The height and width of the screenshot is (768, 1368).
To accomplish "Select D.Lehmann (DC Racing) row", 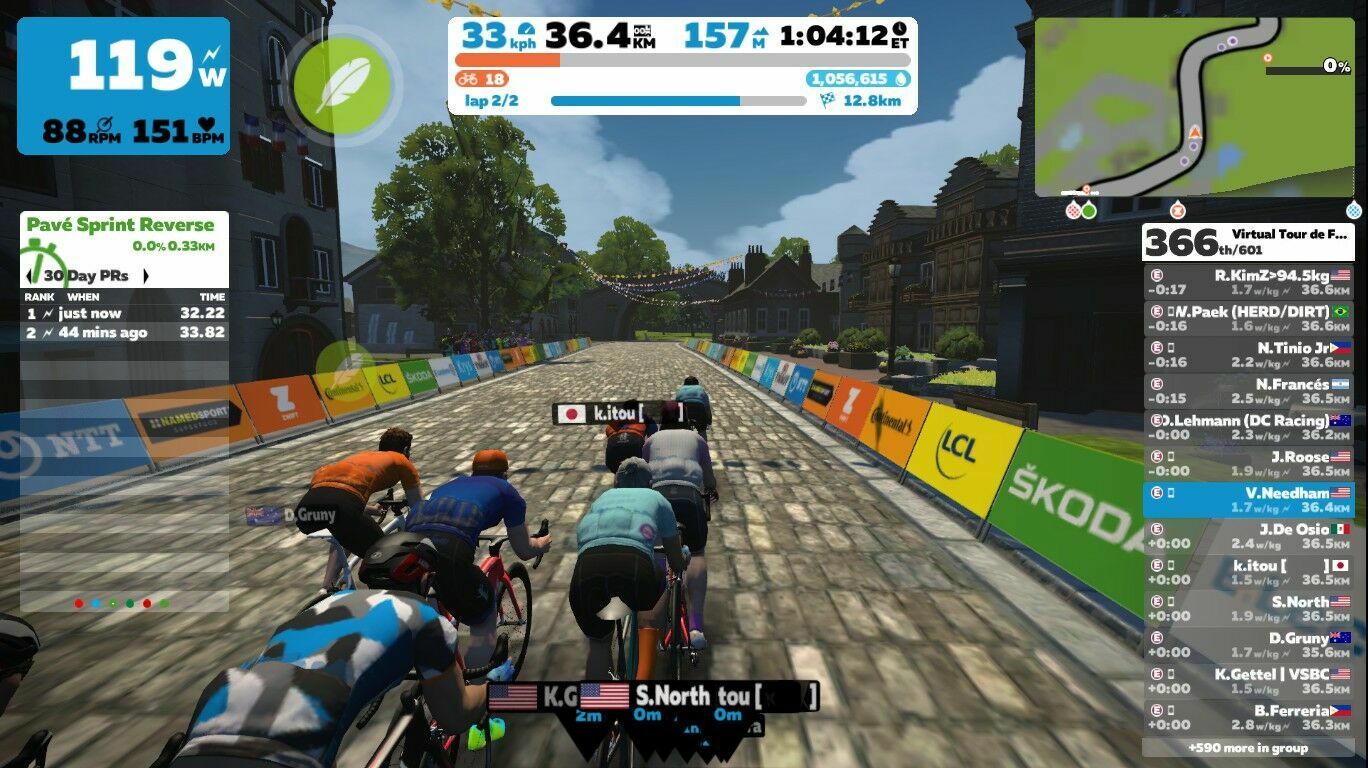I will 1247,427.
